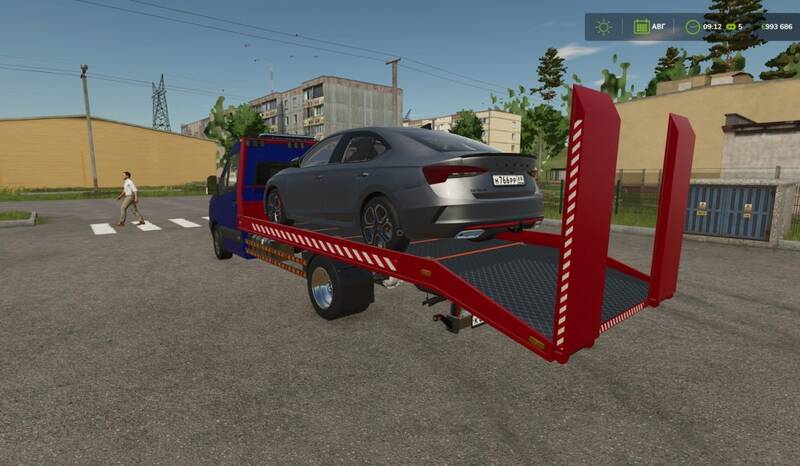
Task: Open the calendar icon showing АВГ
Action: [641, 27]
